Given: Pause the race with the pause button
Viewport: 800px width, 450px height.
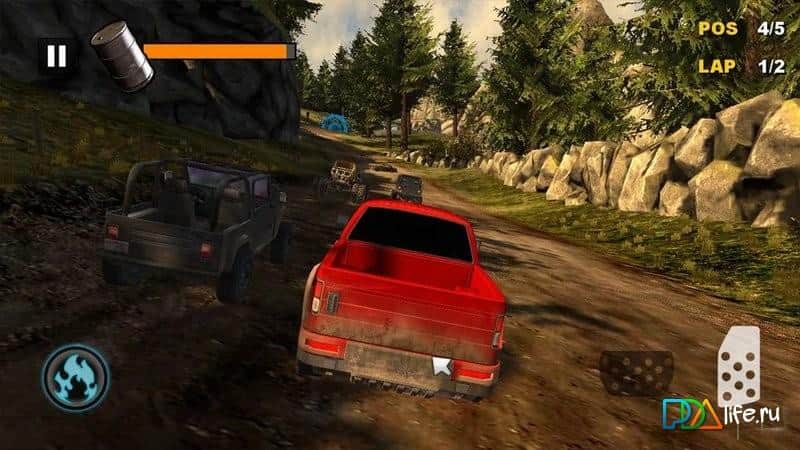Looking at the screenshot, I should tap(56, 56).
